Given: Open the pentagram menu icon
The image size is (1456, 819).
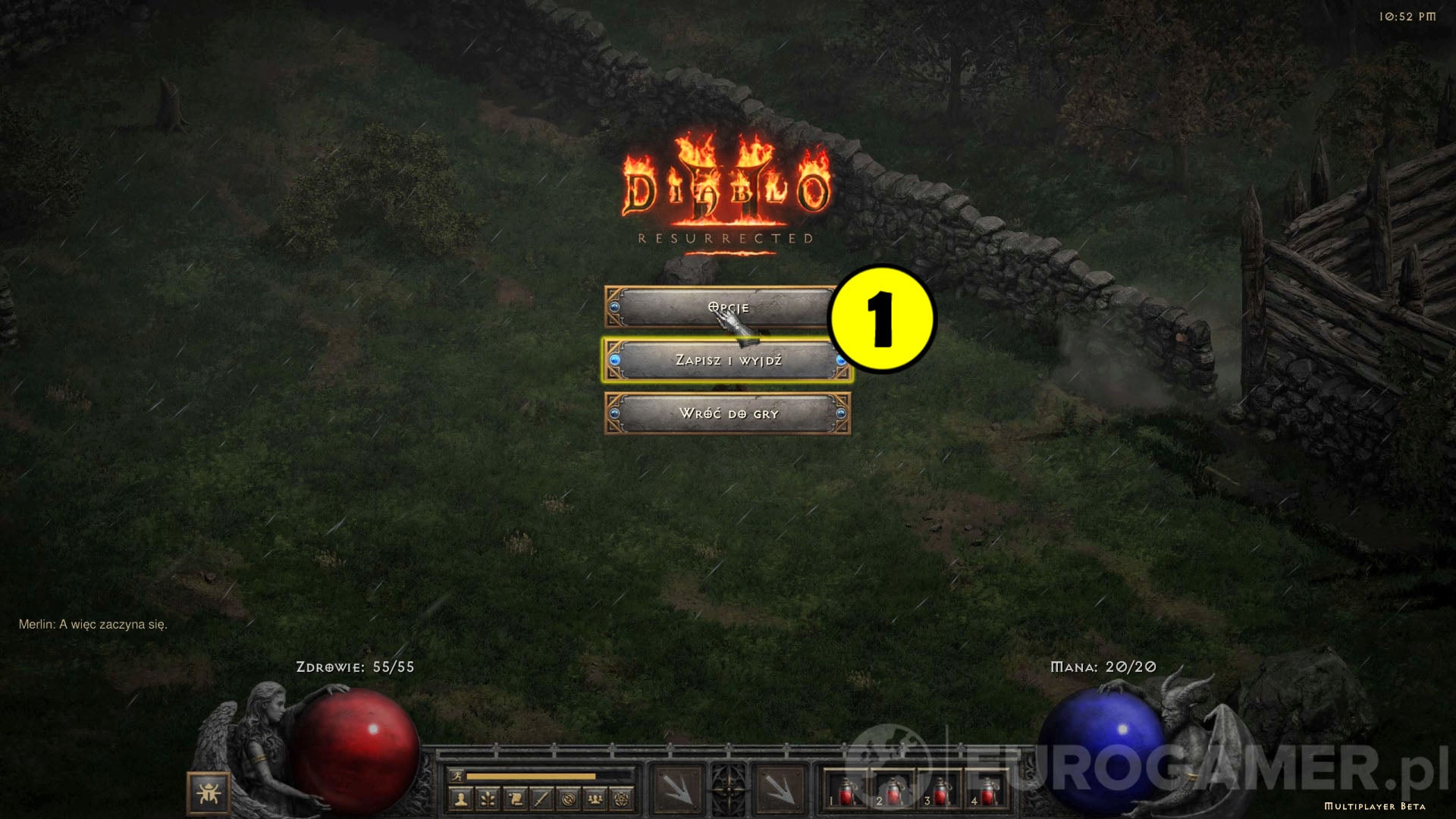Looking at the screenshot, I should click(x=623, y=798).
